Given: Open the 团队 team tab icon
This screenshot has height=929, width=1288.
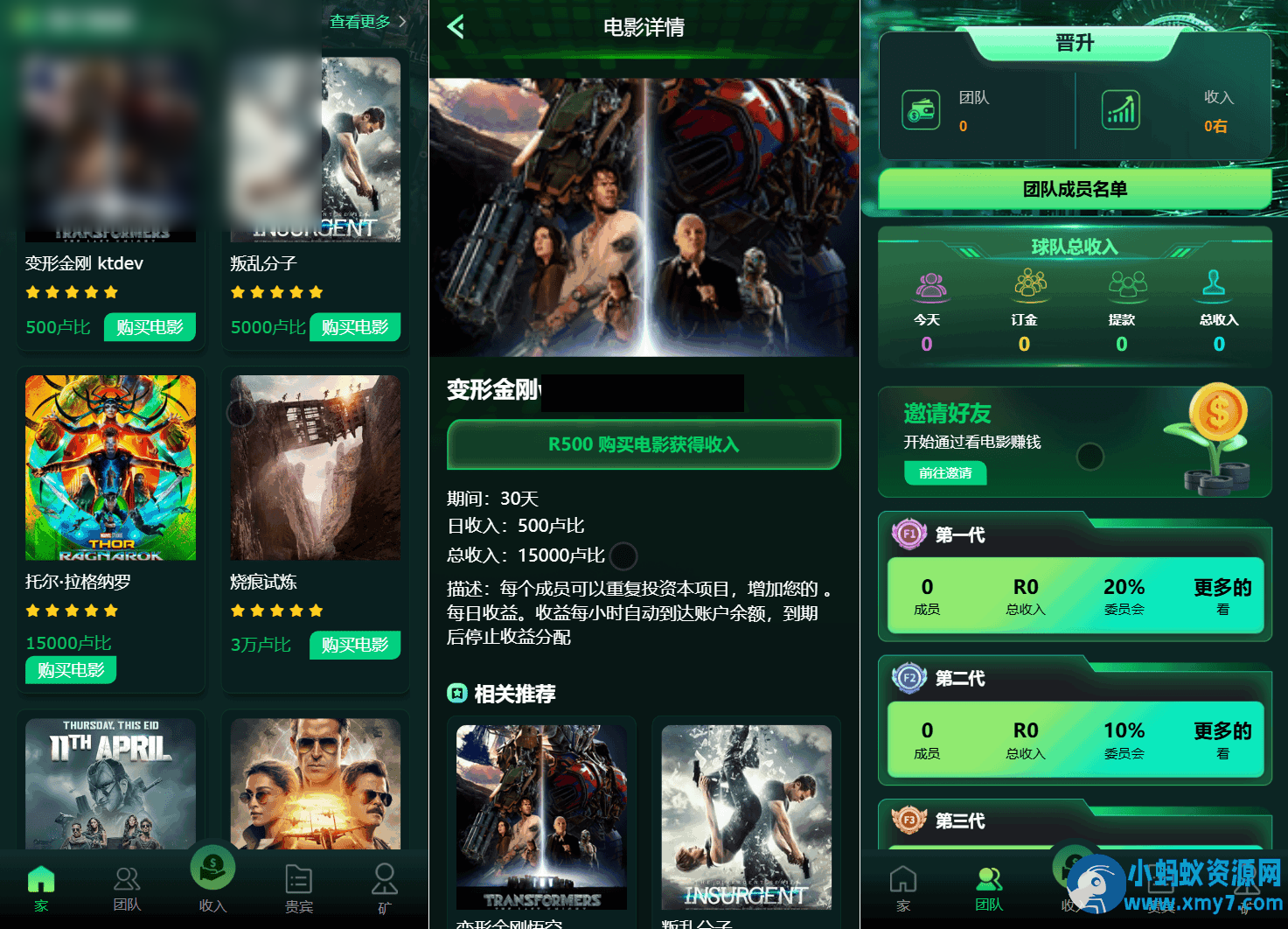Looking at the screenshot, I should (127, 879).
